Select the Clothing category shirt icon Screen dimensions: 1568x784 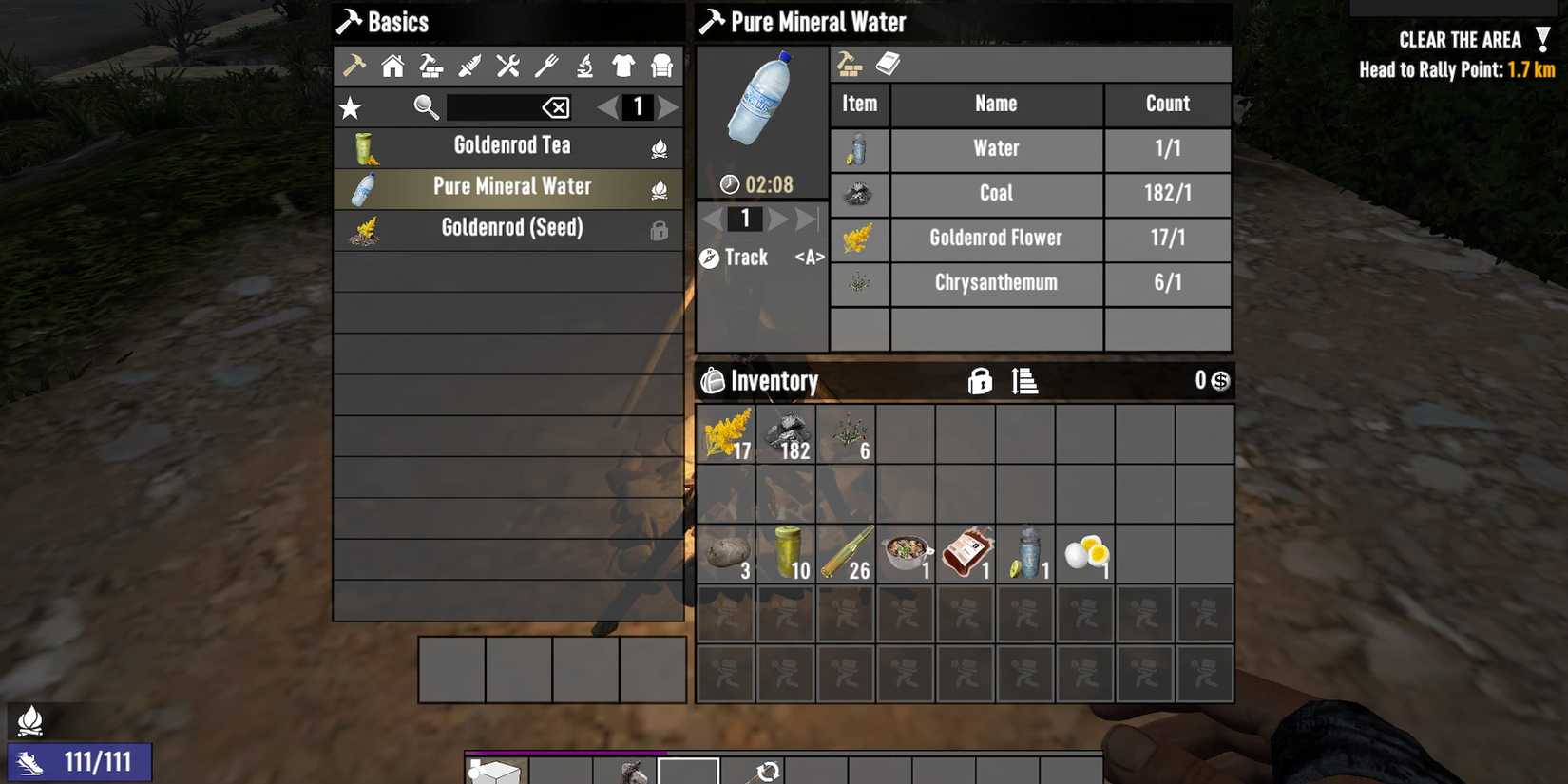pos(623,67)
